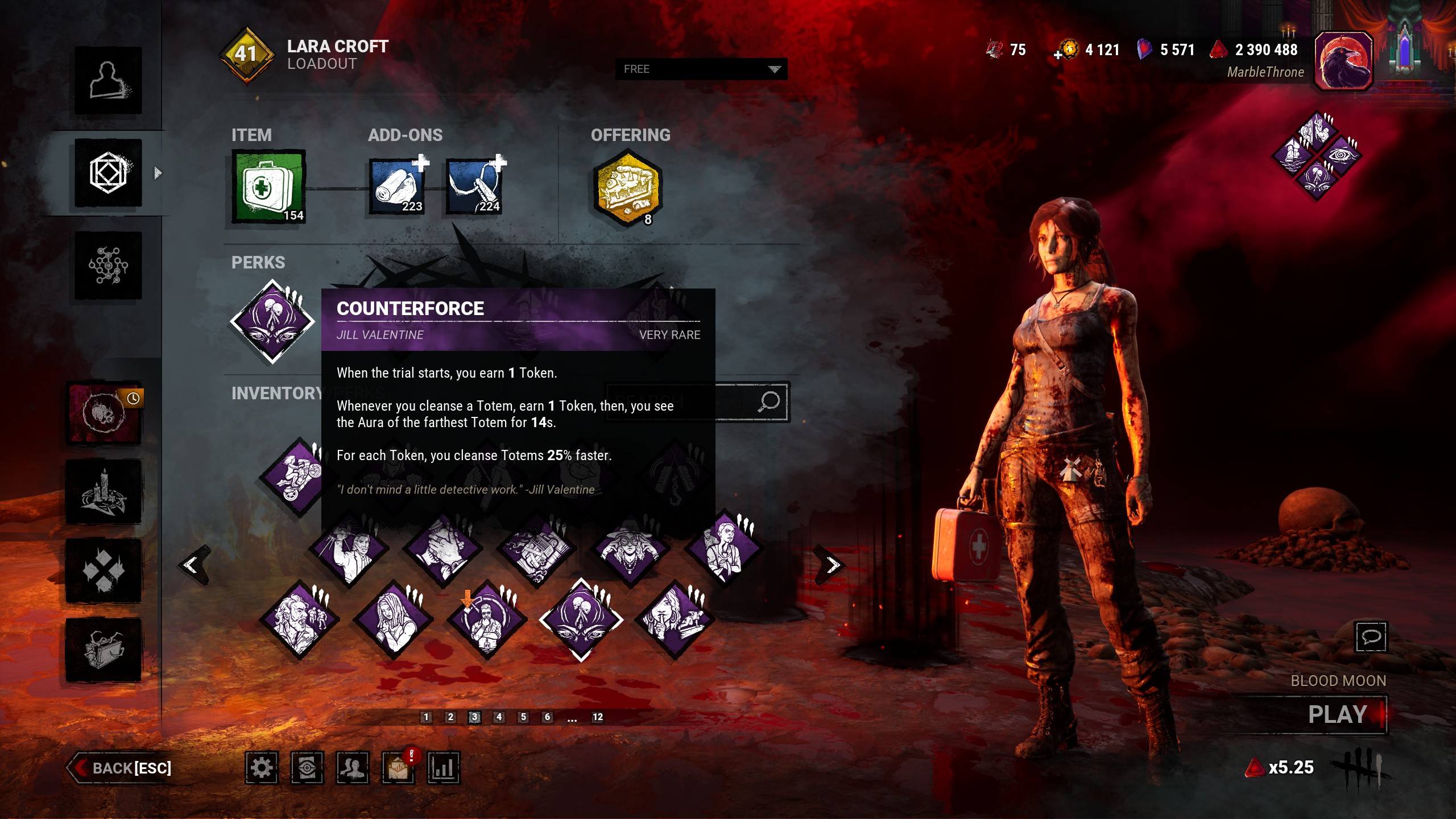Image resolution: width=1456 pixels, height=819 pixels.
Task: Jump to perk page 12
Action: pos(597,717)
